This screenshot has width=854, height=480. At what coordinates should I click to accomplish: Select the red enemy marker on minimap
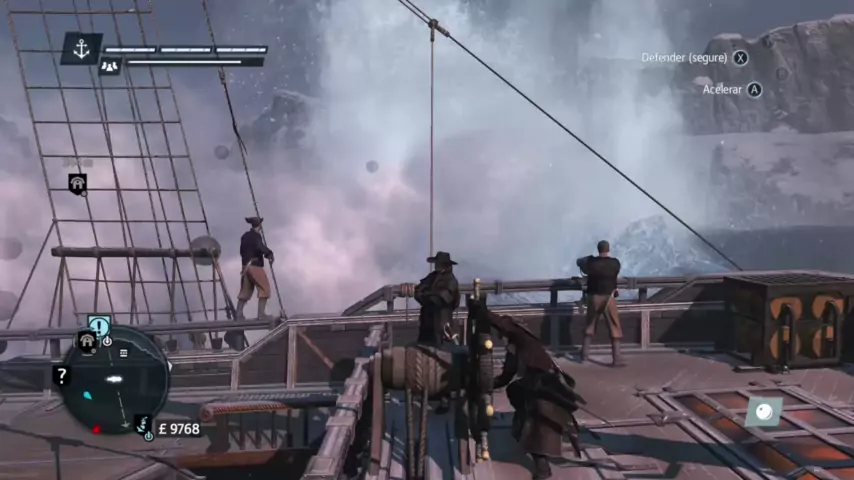(96, 429)
